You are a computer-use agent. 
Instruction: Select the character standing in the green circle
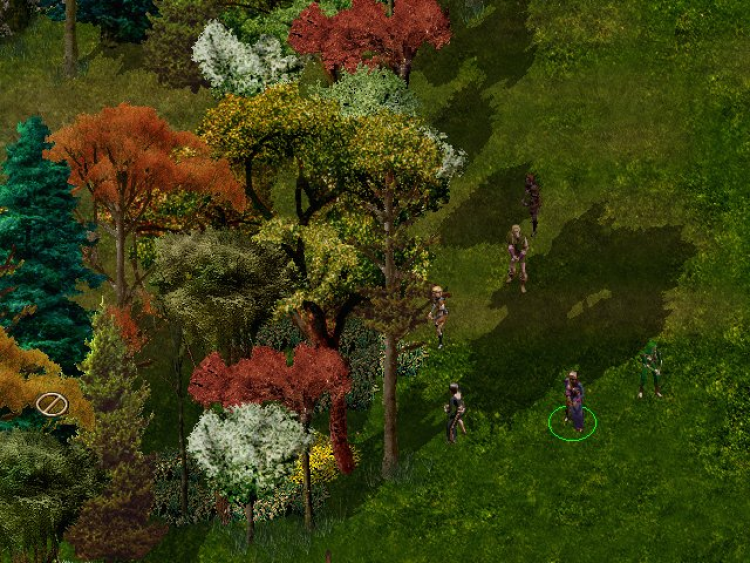573,402
